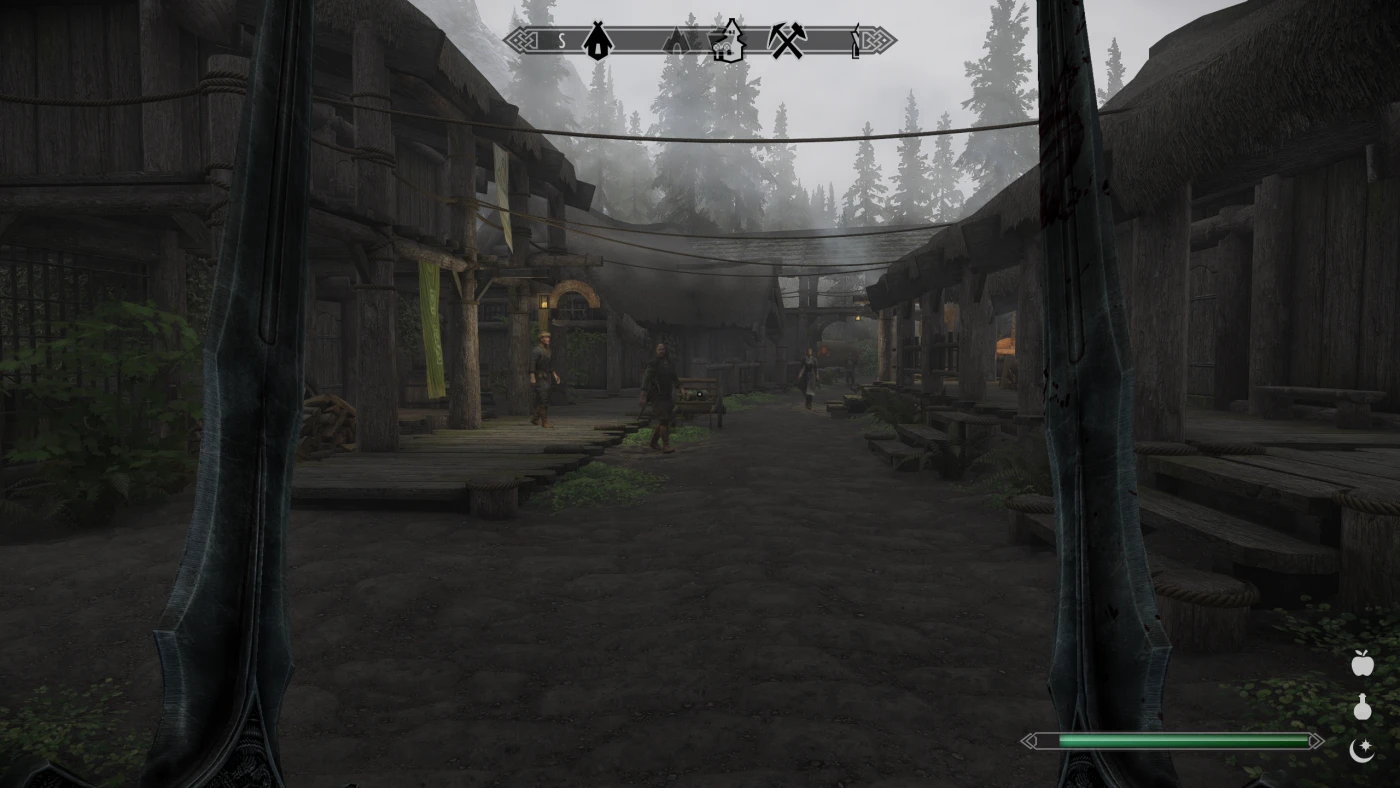1400x788 pixels.
Task: Click the house with cart compass marker
Action: point(728,41)
